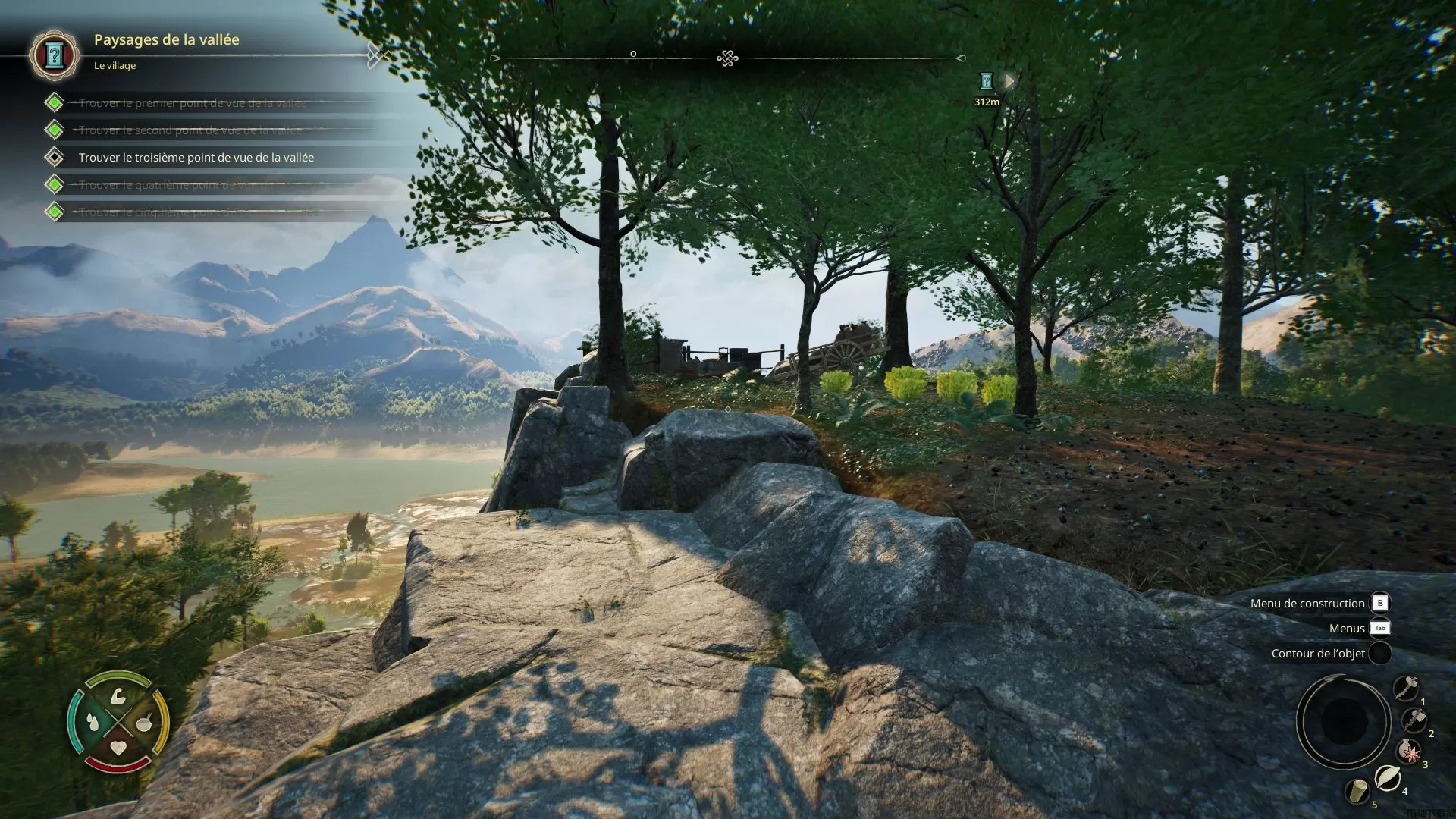
Task: Click the food bowl hunger segment
Action: [x=143, y=721]
